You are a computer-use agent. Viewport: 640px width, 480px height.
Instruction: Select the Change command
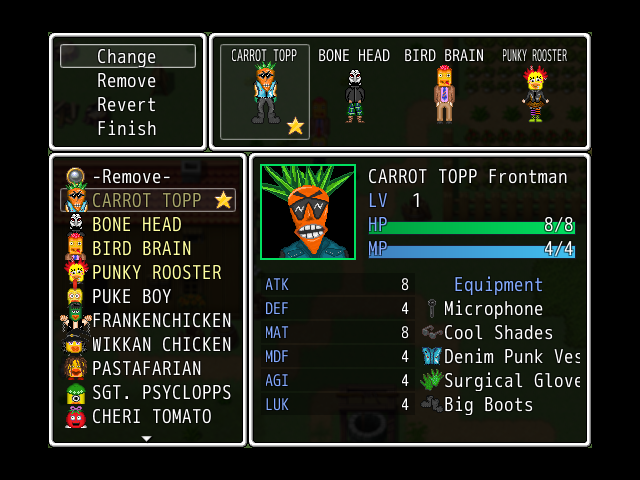[127, 57]
